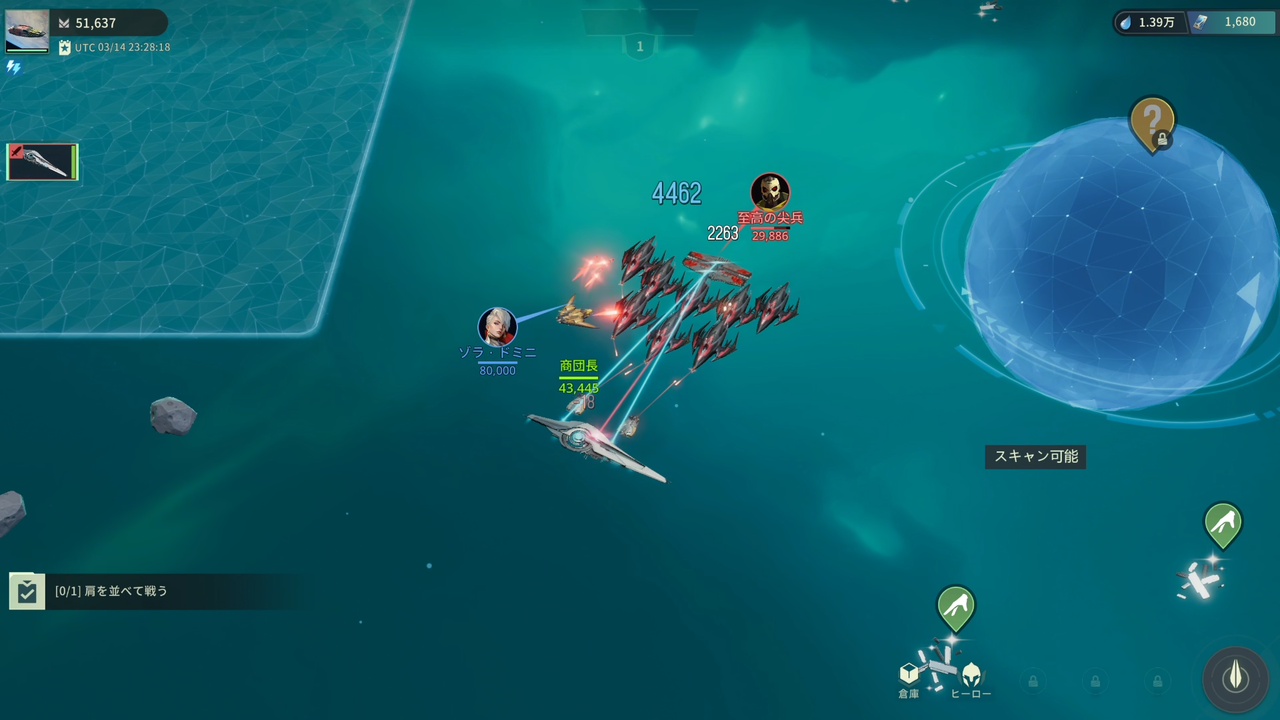Open the 倉庫 warehouse

[x=909, y=678]
